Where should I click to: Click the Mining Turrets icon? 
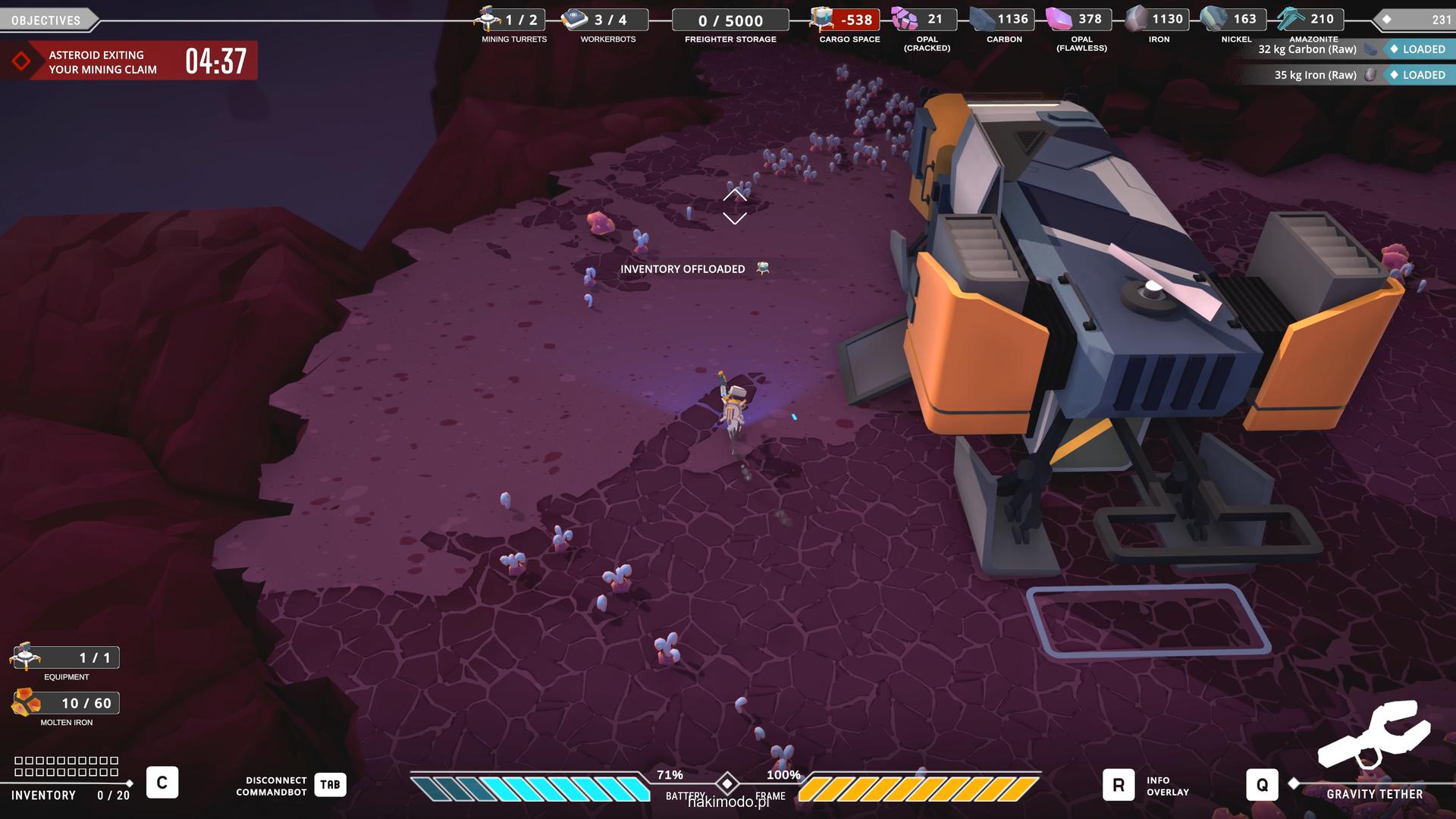pyautogui.click(x=488, y=18)
